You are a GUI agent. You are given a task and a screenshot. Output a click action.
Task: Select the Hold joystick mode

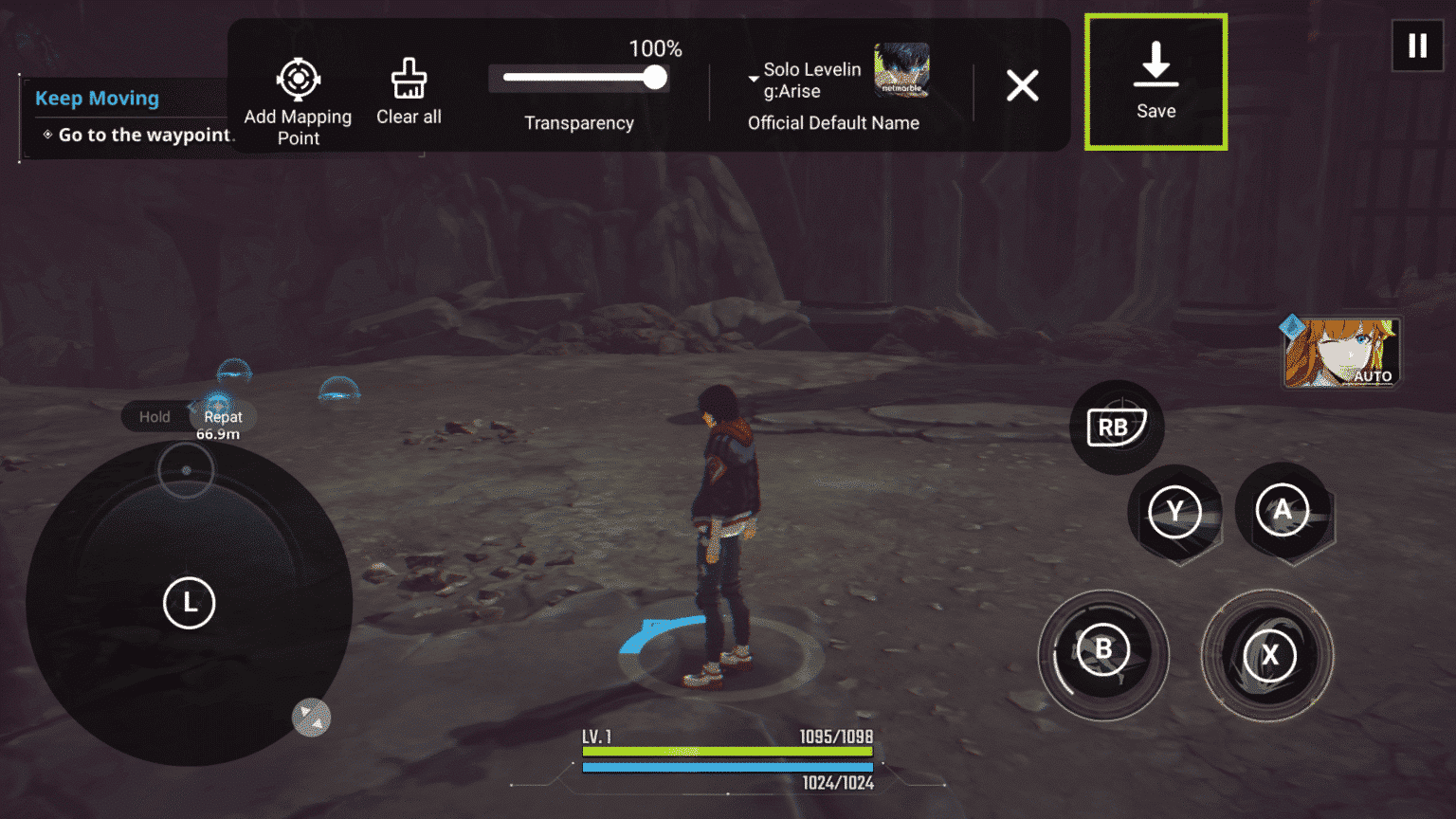click(x=155, y=416)
